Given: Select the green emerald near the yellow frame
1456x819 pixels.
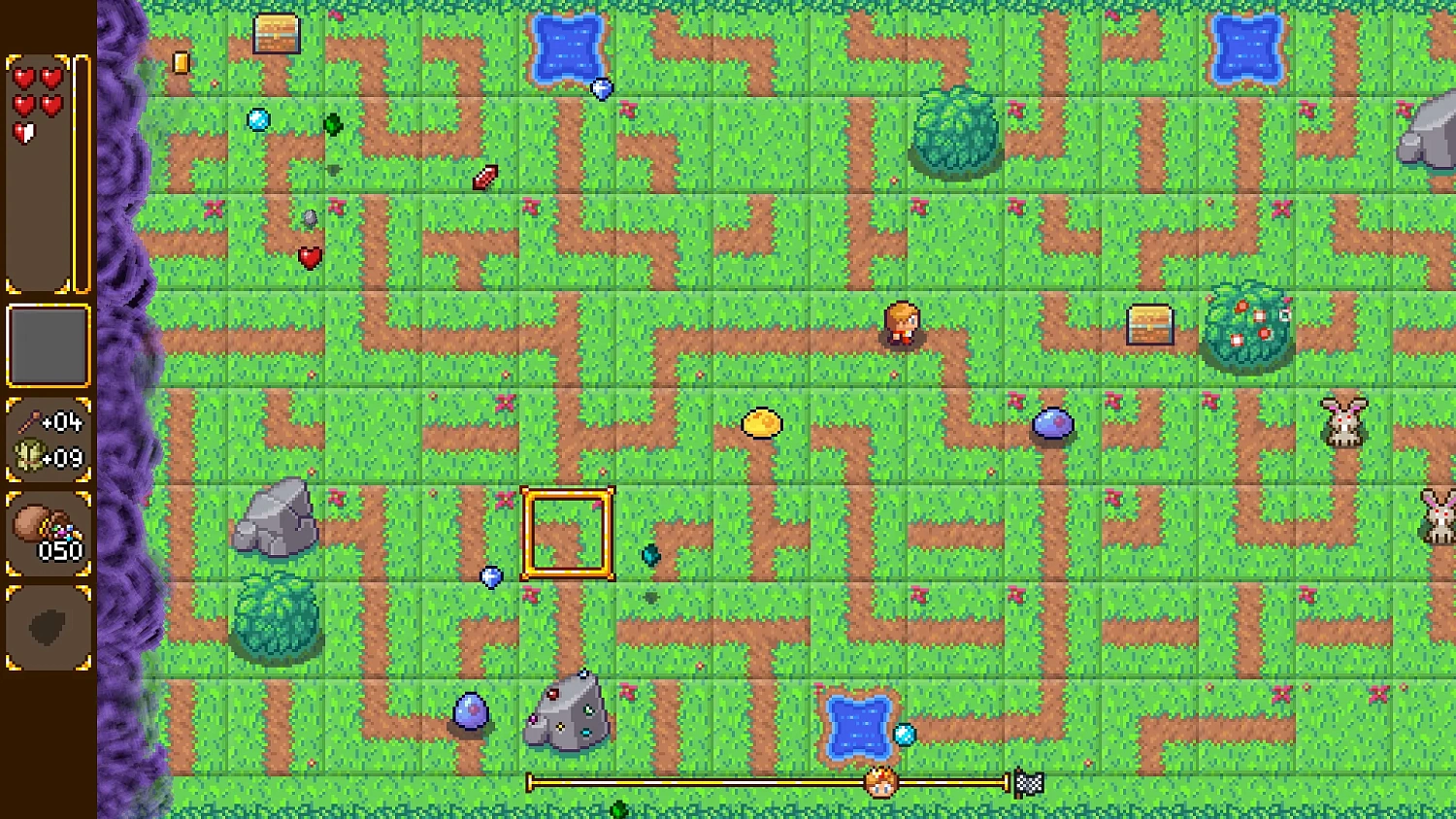Looking at the screenshot, I should (648, 555).
